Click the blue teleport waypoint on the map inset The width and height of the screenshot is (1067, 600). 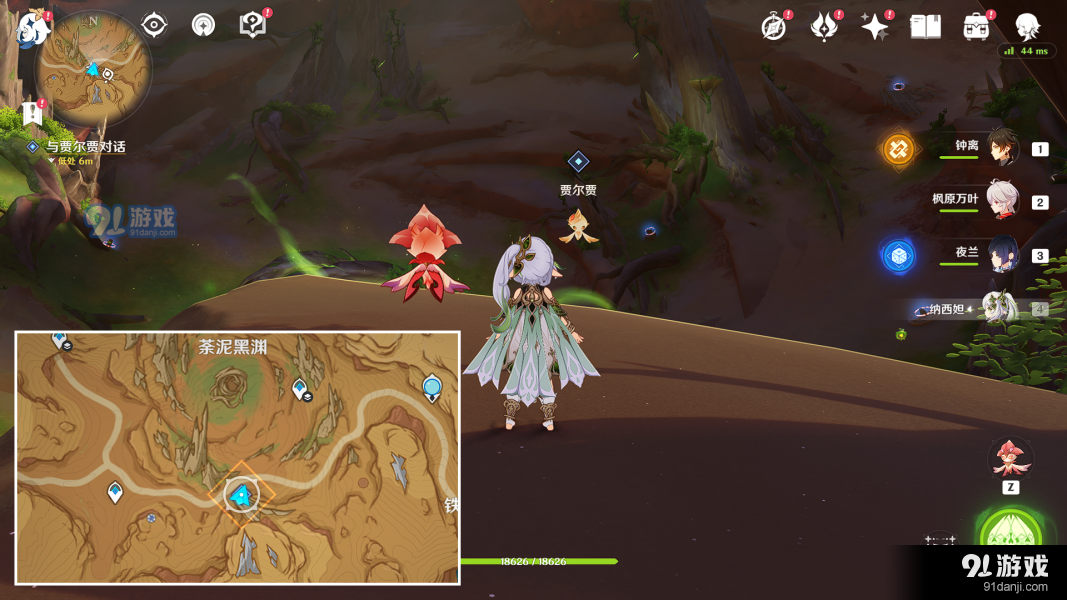[432, 386]
